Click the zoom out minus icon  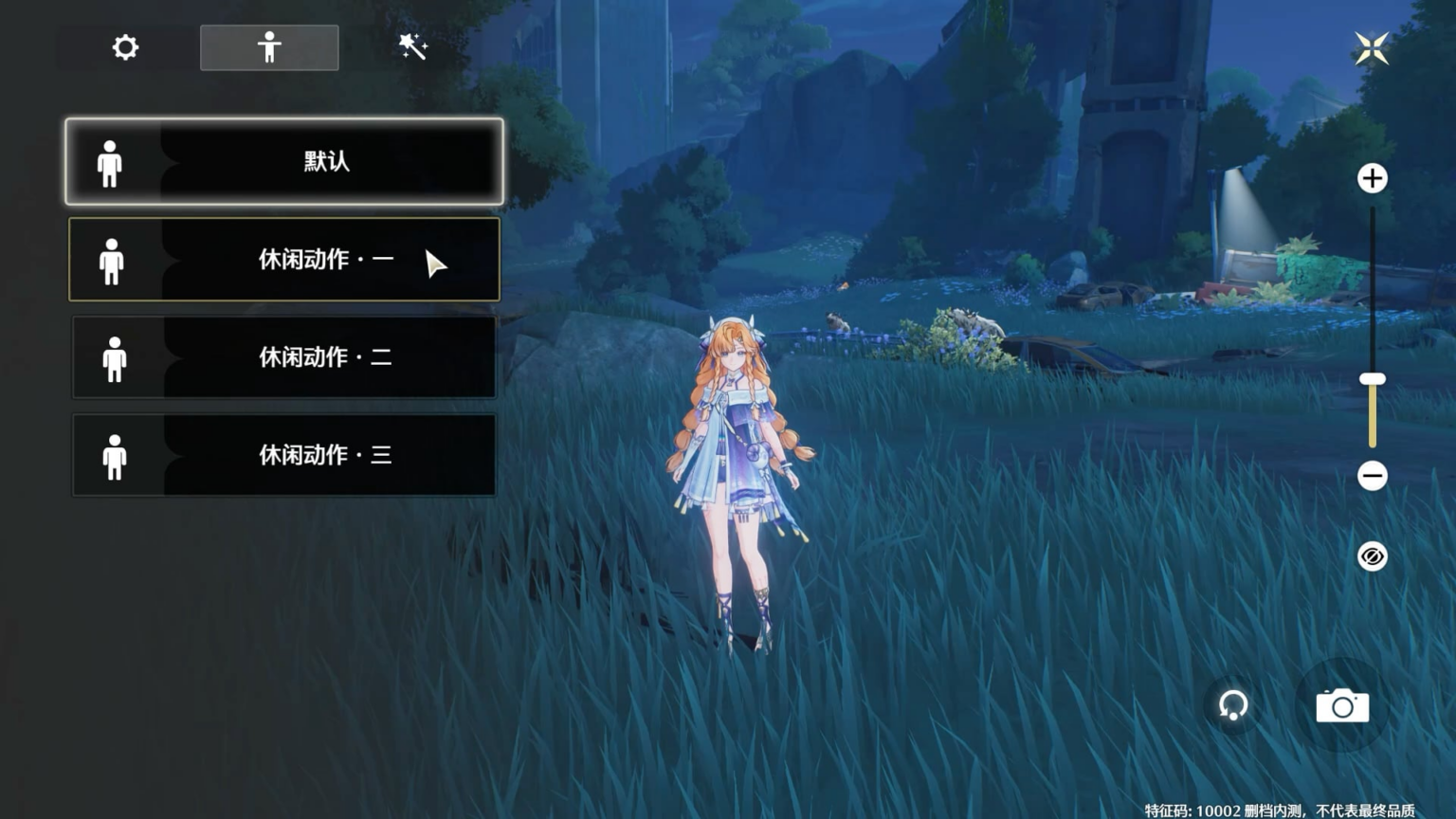tap(1372, 474)
